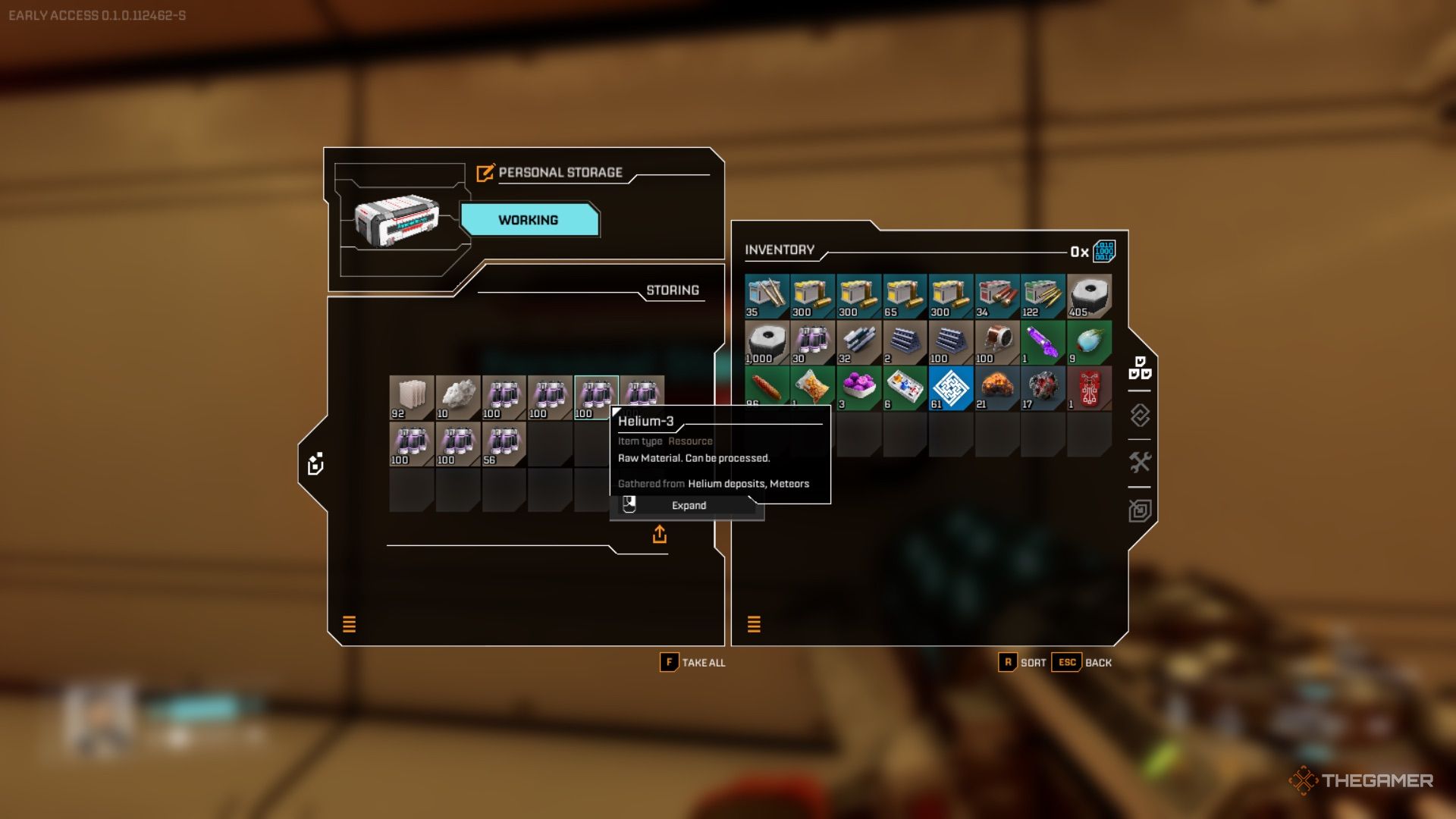Screen dimensions: 1456x819
Task: Pick the purple crystal syringe item
Action: tap(1043, 342)
